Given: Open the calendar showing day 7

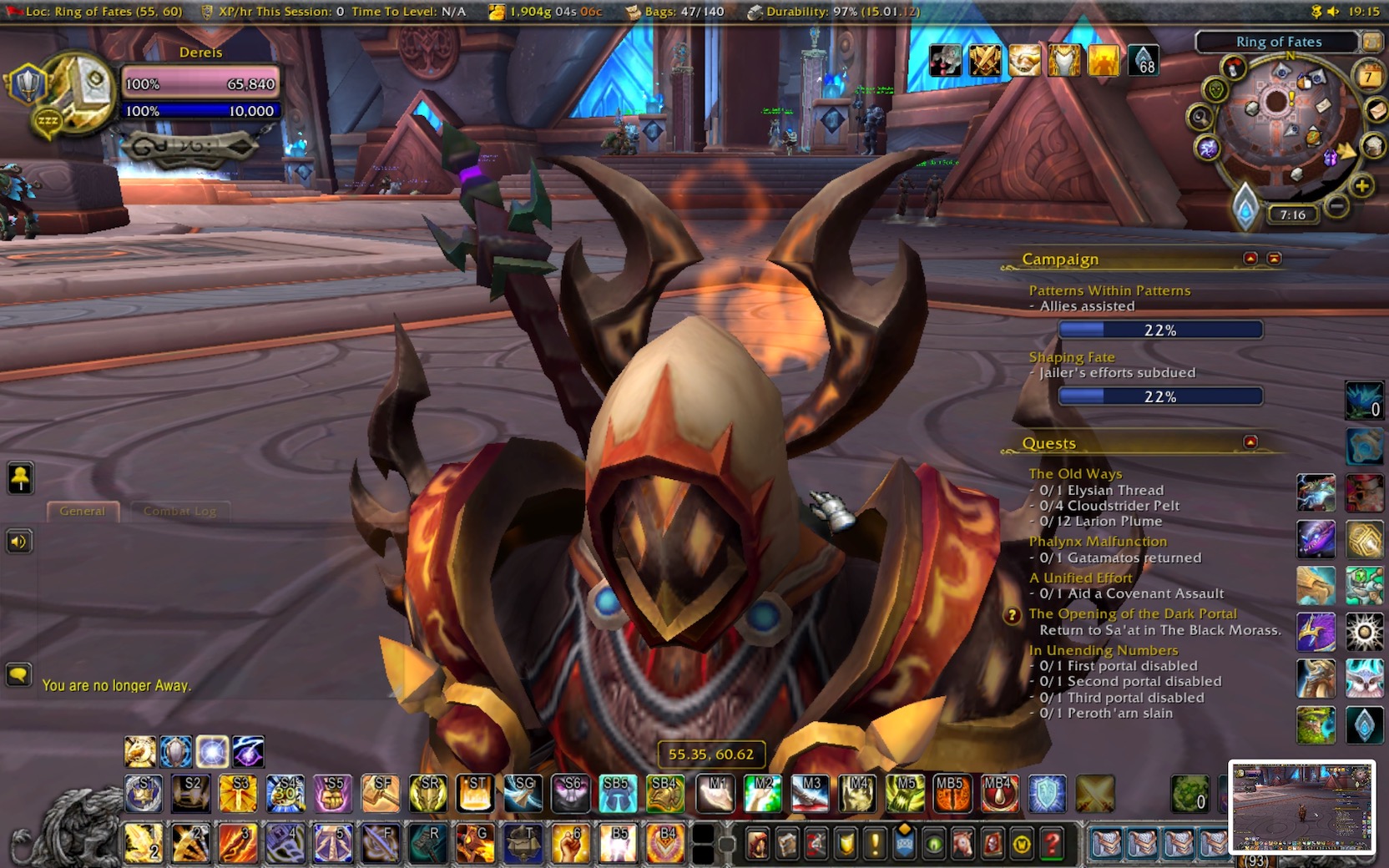Looking at the screenshot, I should pyautogui.click(x=1368, y=77).
